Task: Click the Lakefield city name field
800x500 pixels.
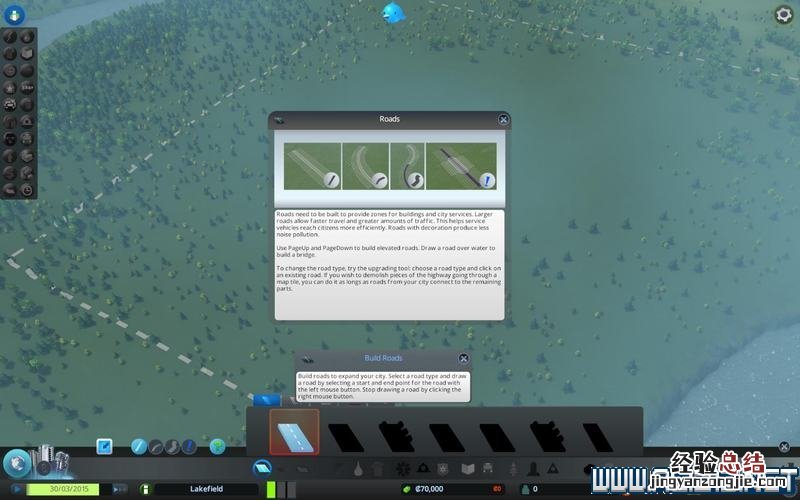Action: [206, 489]
